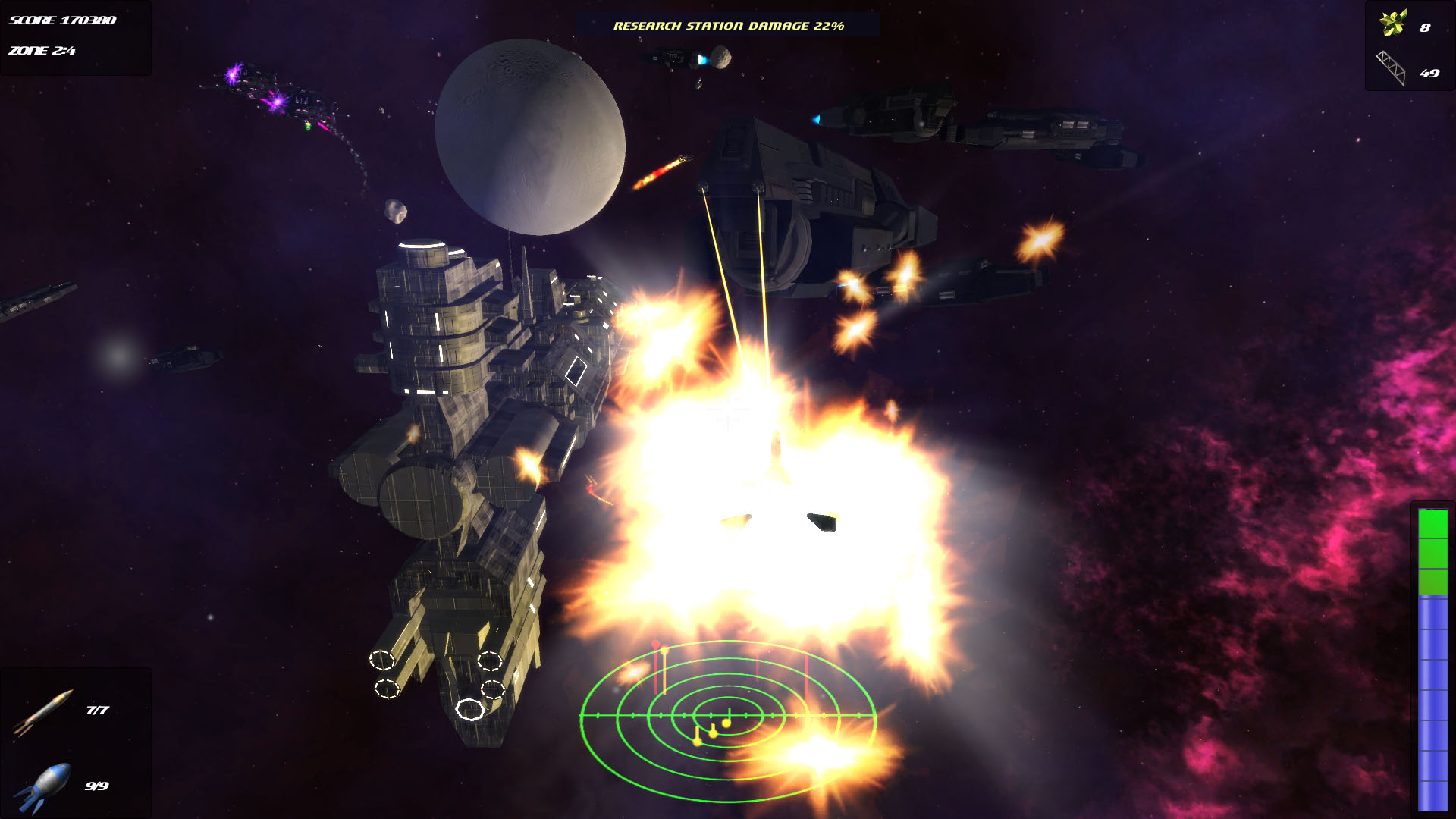Switch to the missile ammo readout 7/7
Viewport: 1456px width, 819px height.
97,709
